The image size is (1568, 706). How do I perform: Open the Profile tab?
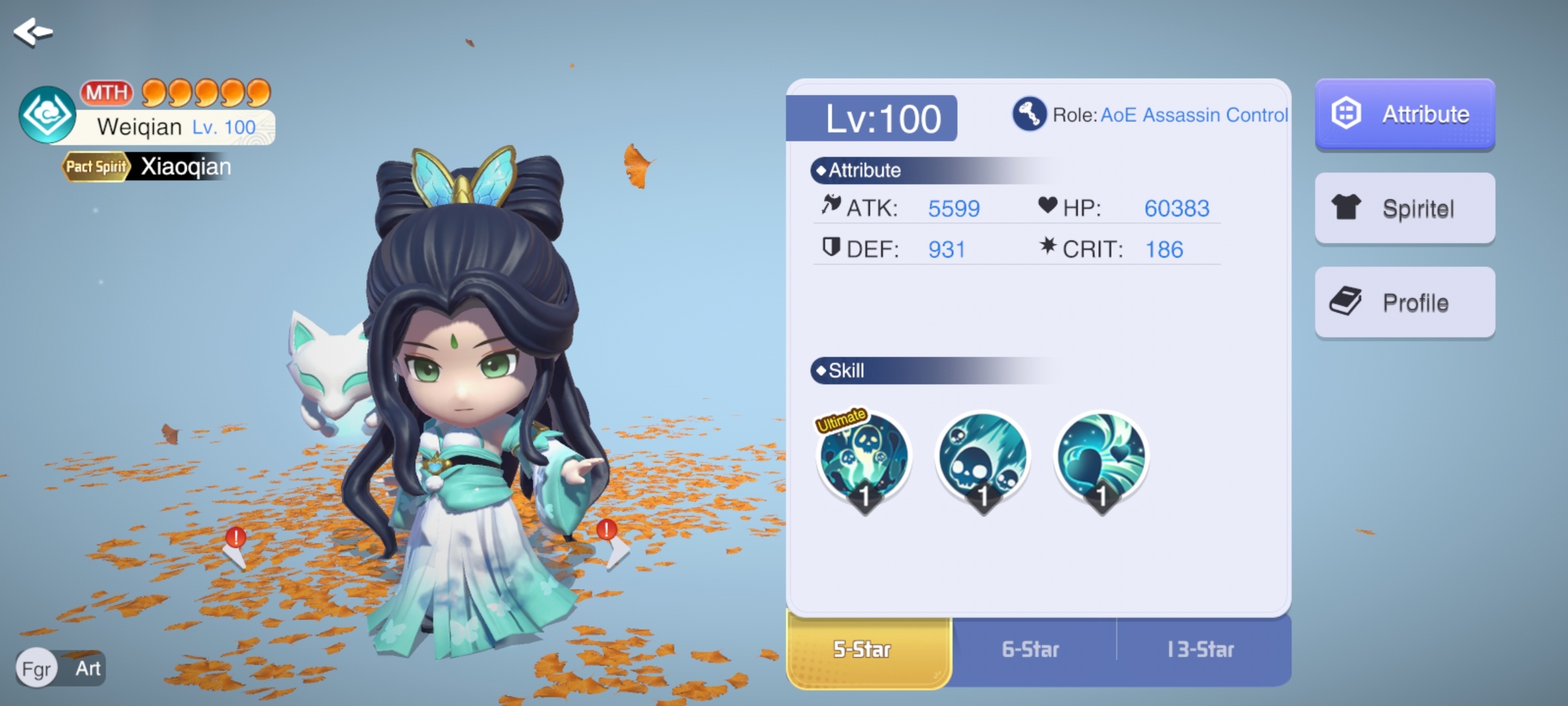pos(1405,303)
